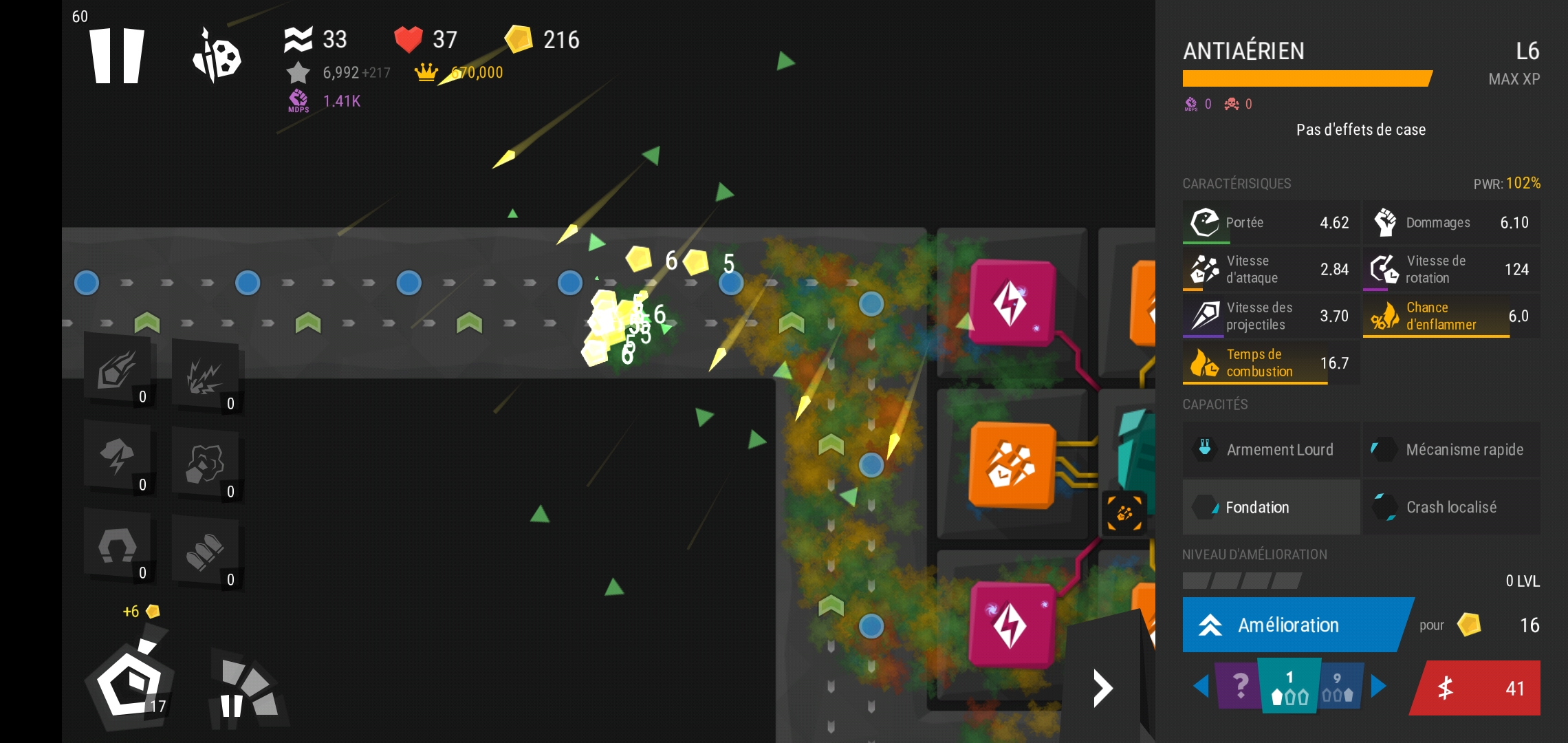Click the dice and bug icon
Viewport: 1568px width, 743px height.
point(217,55)
